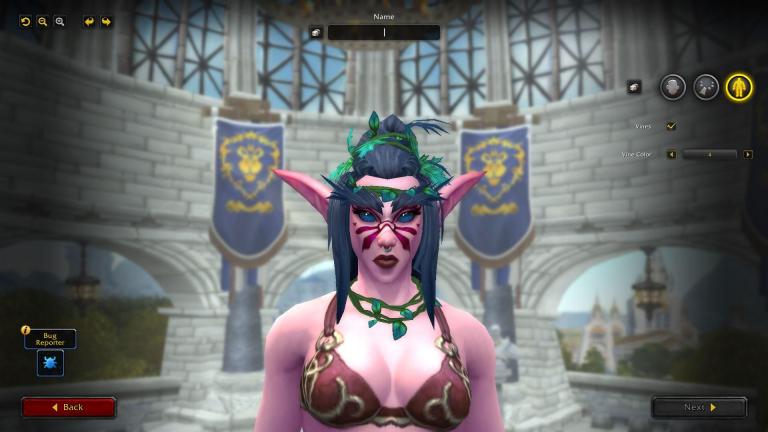Viewport: 768px width, 432px height.
Task: Reset the camera with the circular arrow
Action: 26,21
